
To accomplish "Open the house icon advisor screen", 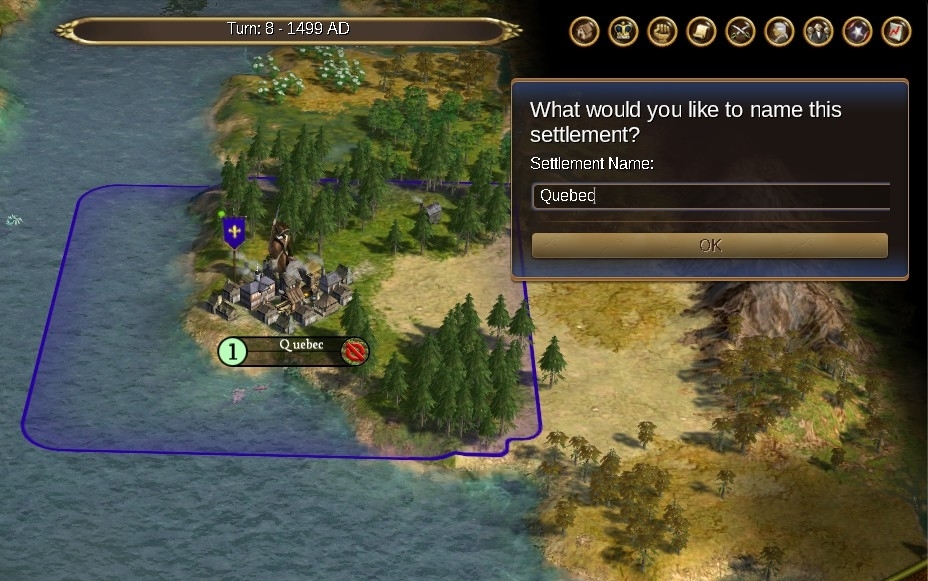I will click(584, 31).
